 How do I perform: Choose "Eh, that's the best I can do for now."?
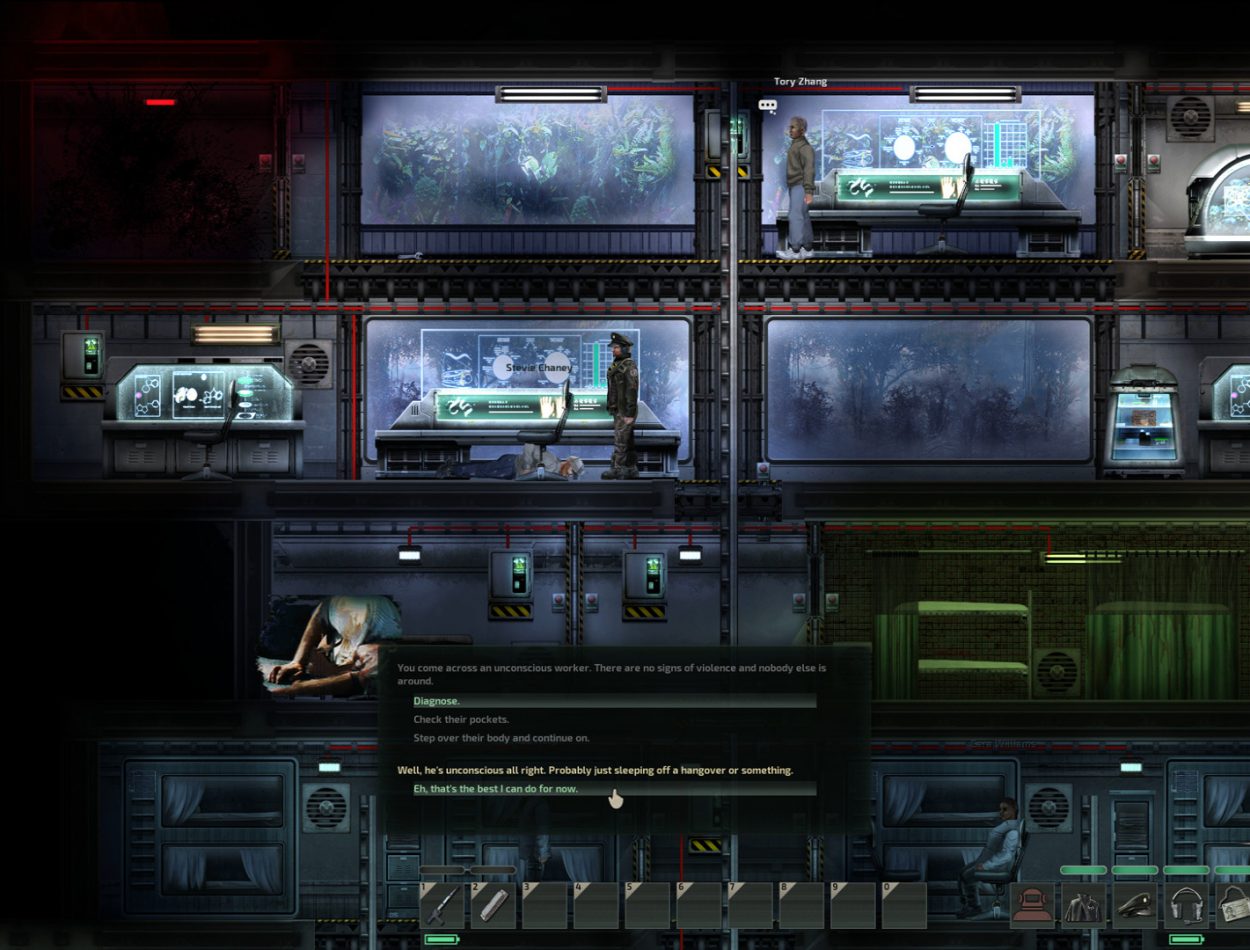pos(510,789)
